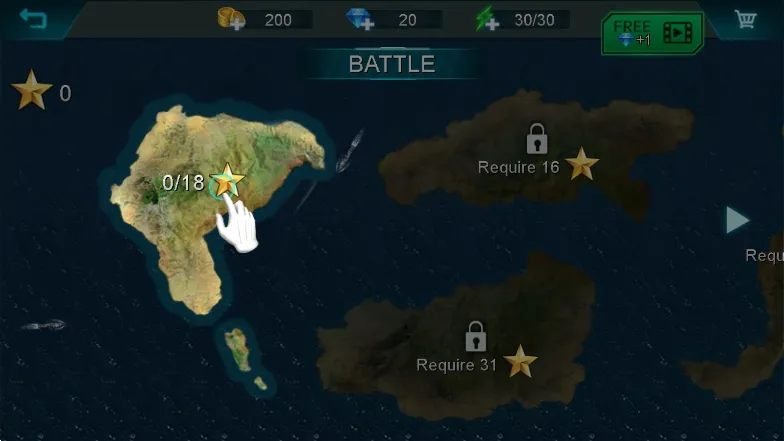Viewport: 784px width, 441px height.
Task: Select the unlocked island with 0/18 stars
Action: coord(227,181)
